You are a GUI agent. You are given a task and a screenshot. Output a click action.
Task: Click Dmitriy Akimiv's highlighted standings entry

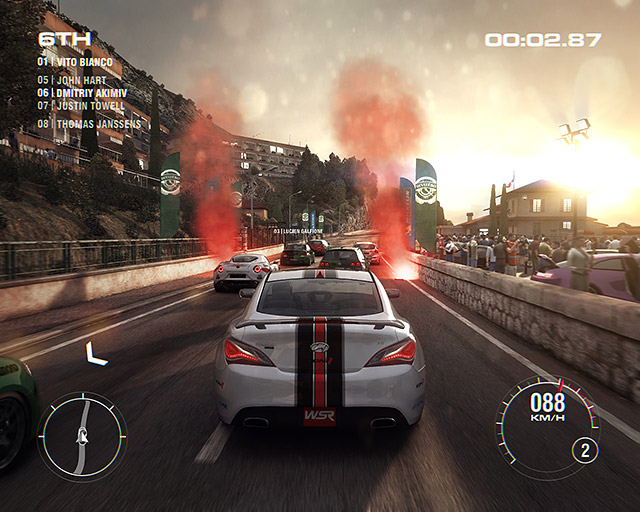(81, 92)
